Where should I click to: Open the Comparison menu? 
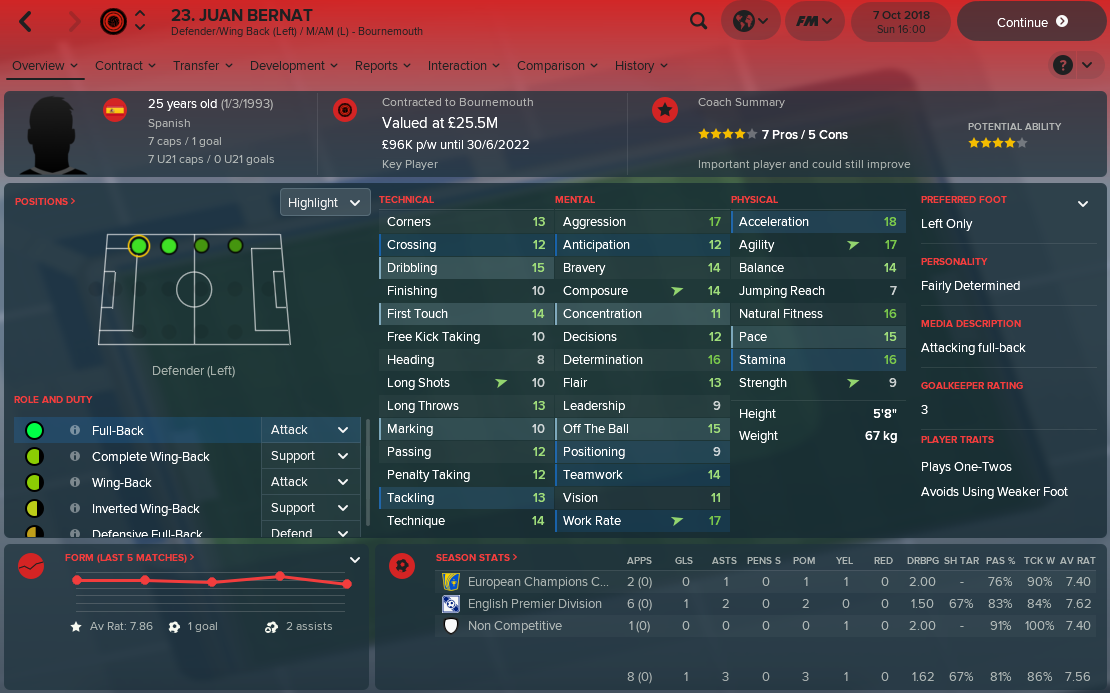pyautogui.click(x=557, y=66)
